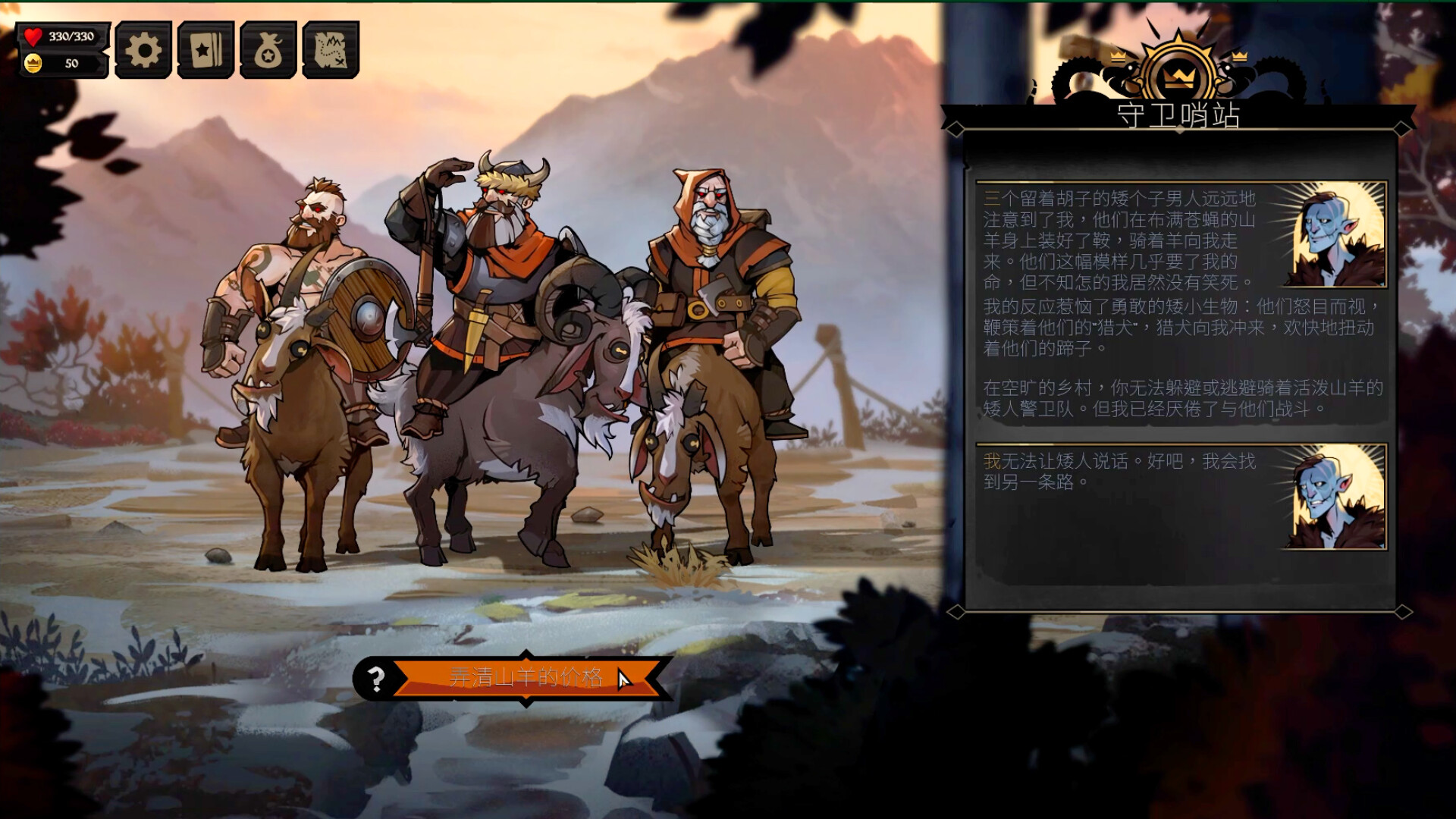This screenshot has height=819, width=1456.
Task: Choose the 弄清山羊的价格 option
Action: pos(526,679)
